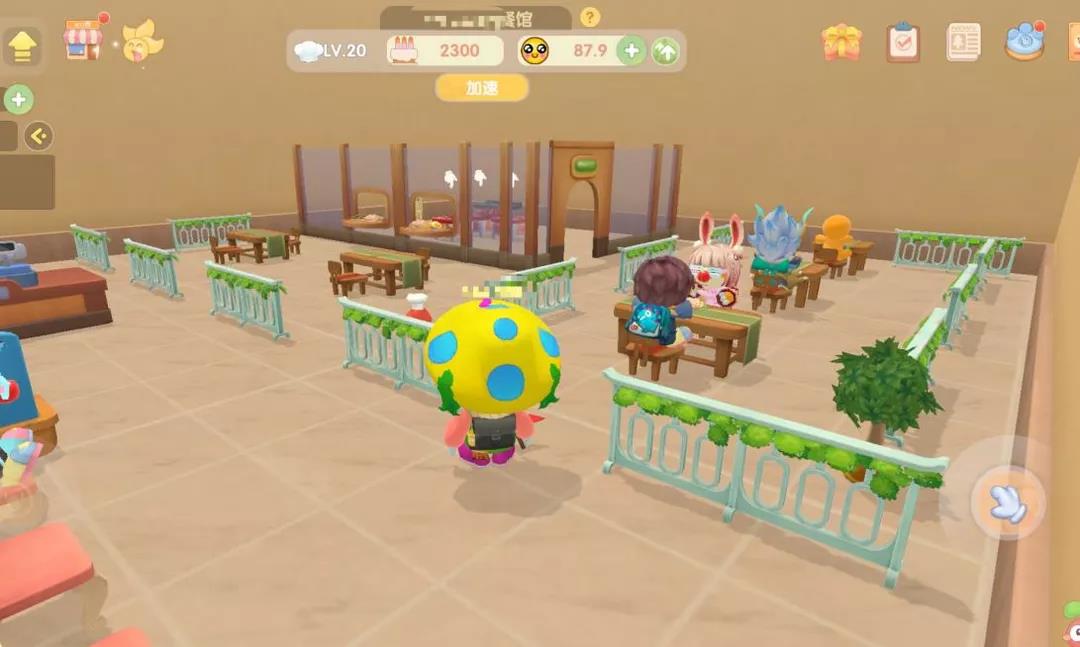1080x647 pixels.
Task: Open the yellow winking emoji icon
Action: 142,41
